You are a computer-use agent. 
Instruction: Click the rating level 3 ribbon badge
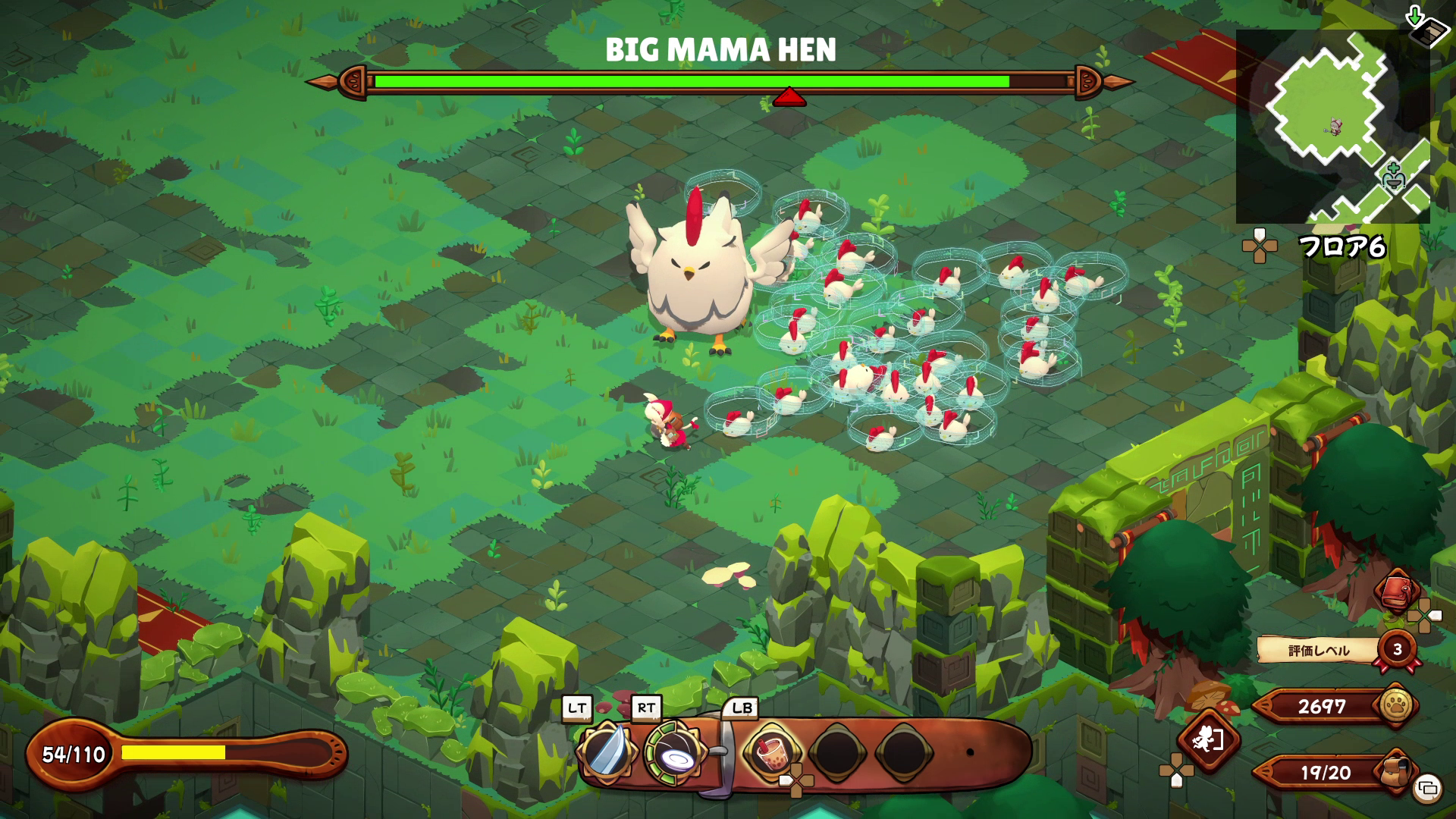point(1398,650)
